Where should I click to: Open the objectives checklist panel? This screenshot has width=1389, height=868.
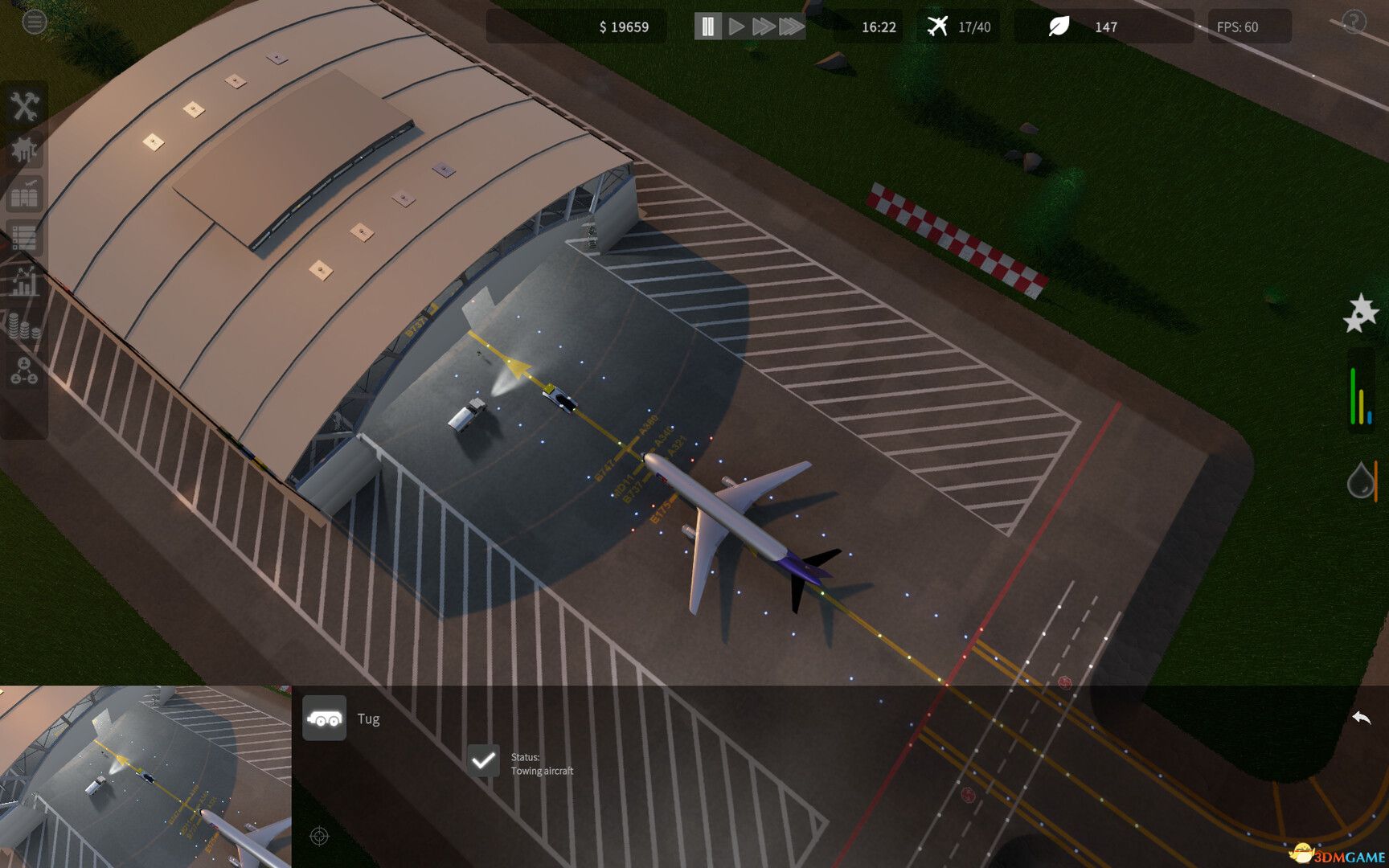pos(23,239)
